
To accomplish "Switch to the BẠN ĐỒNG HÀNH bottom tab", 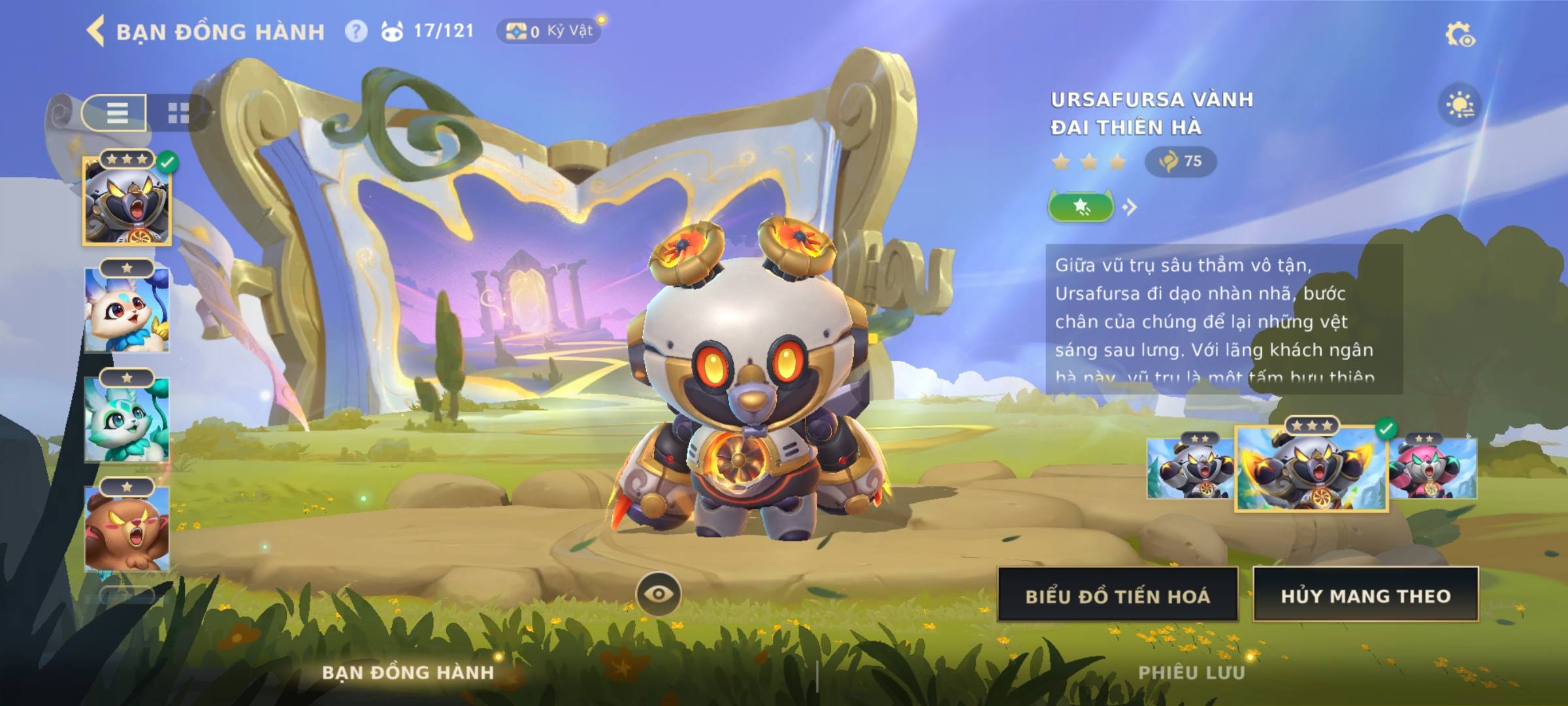I will [x=408, y=673].
